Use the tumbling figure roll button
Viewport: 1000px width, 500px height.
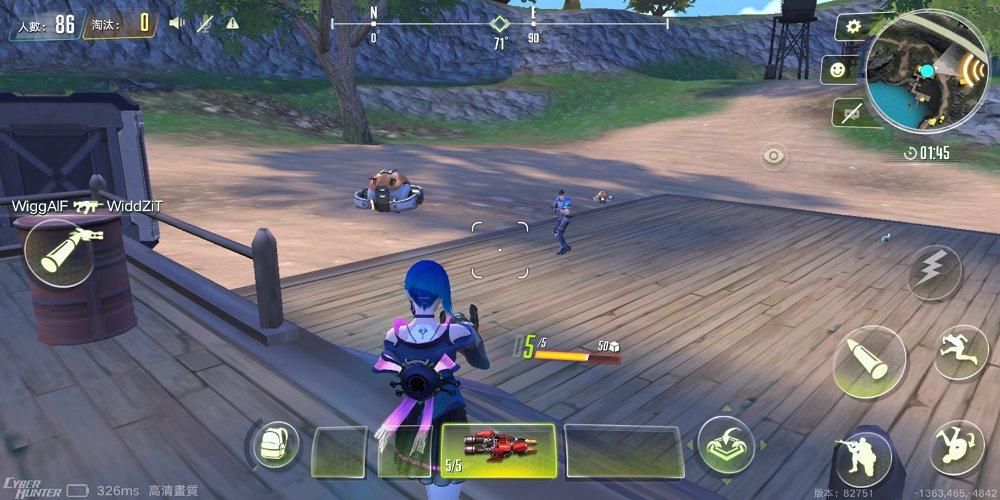[956, 447]
